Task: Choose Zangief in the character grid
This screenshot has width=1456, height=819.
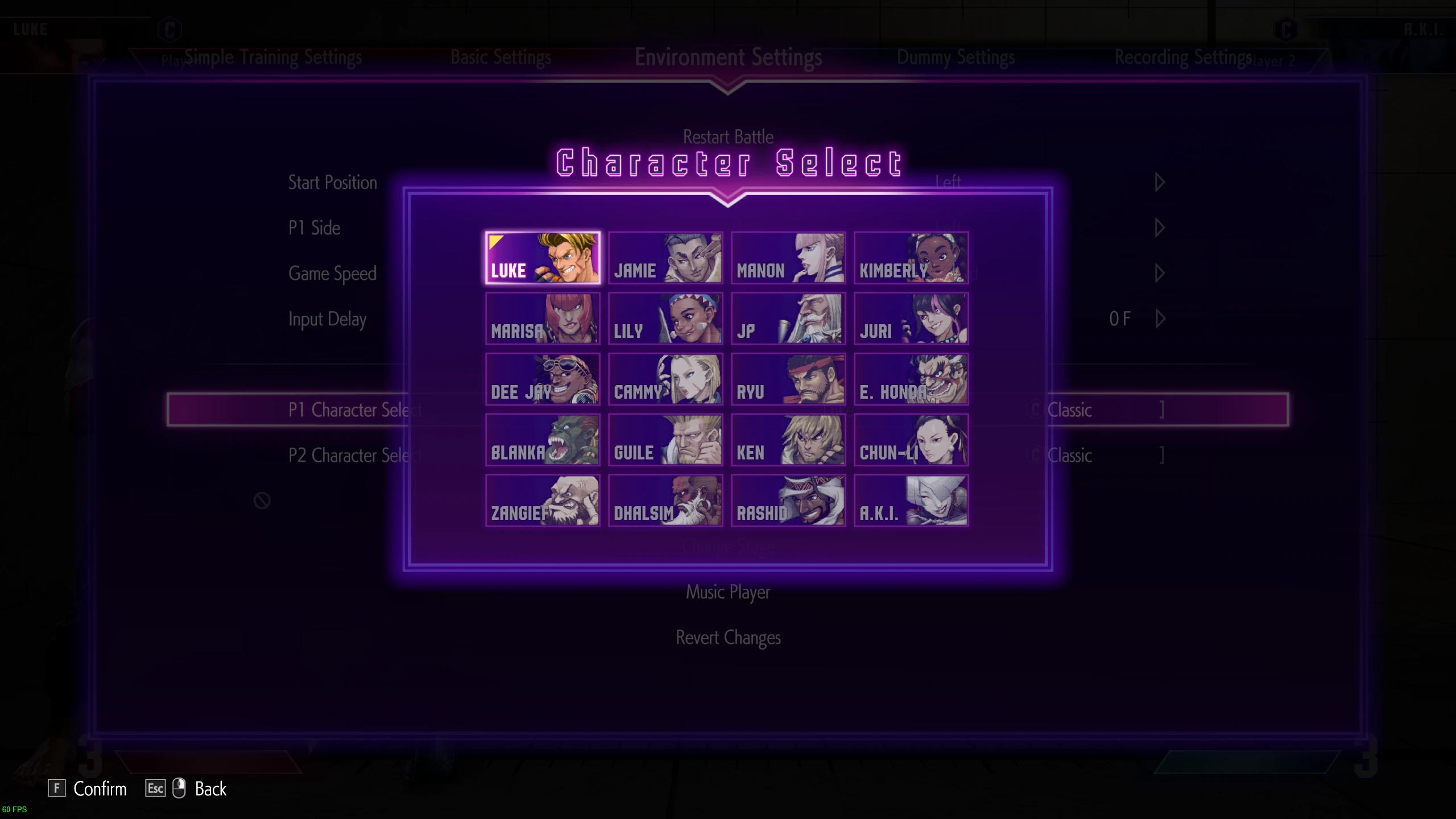Action: 542,500
